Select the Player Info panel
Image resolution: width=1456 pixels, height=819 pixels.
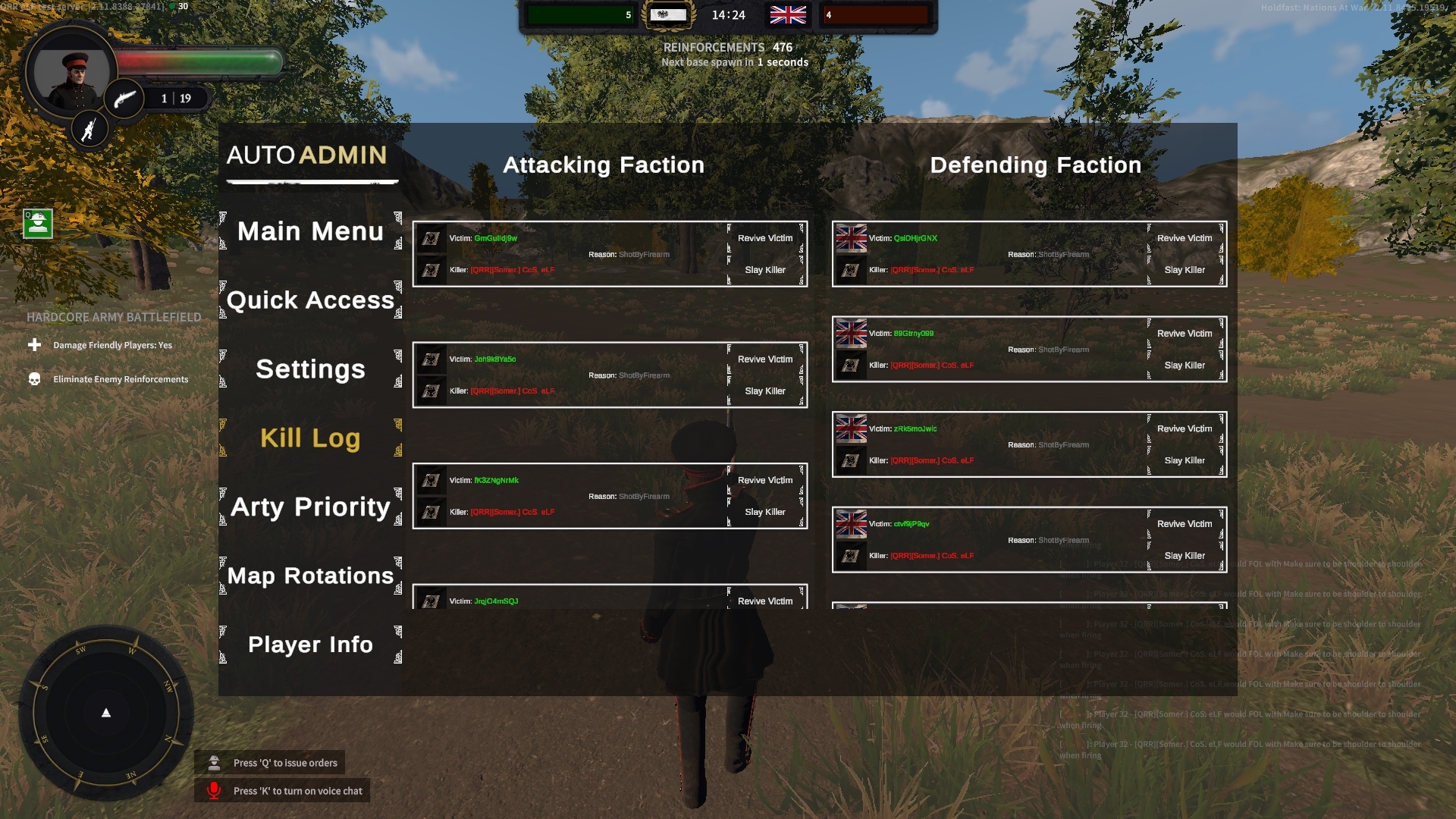pyautogui.click(x=310, y=644)
